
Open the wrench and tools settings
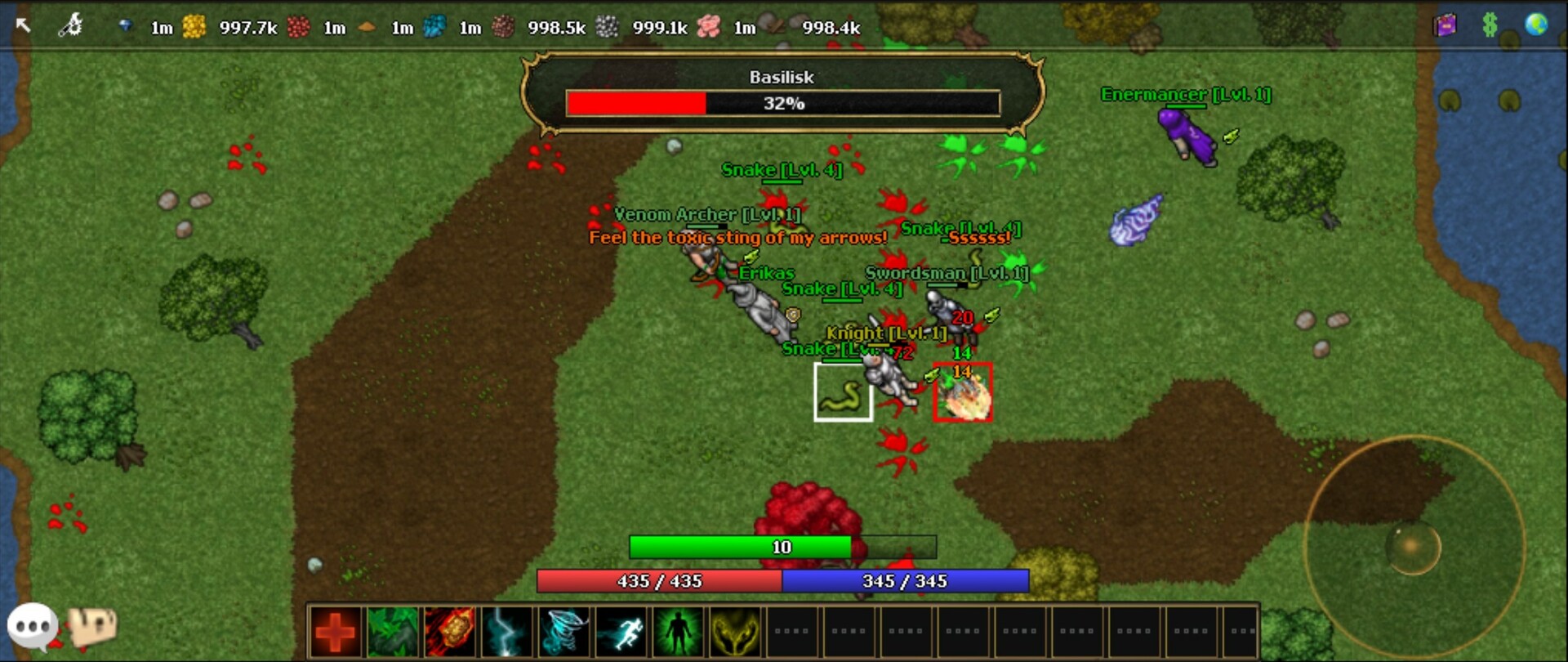[69, 25]
